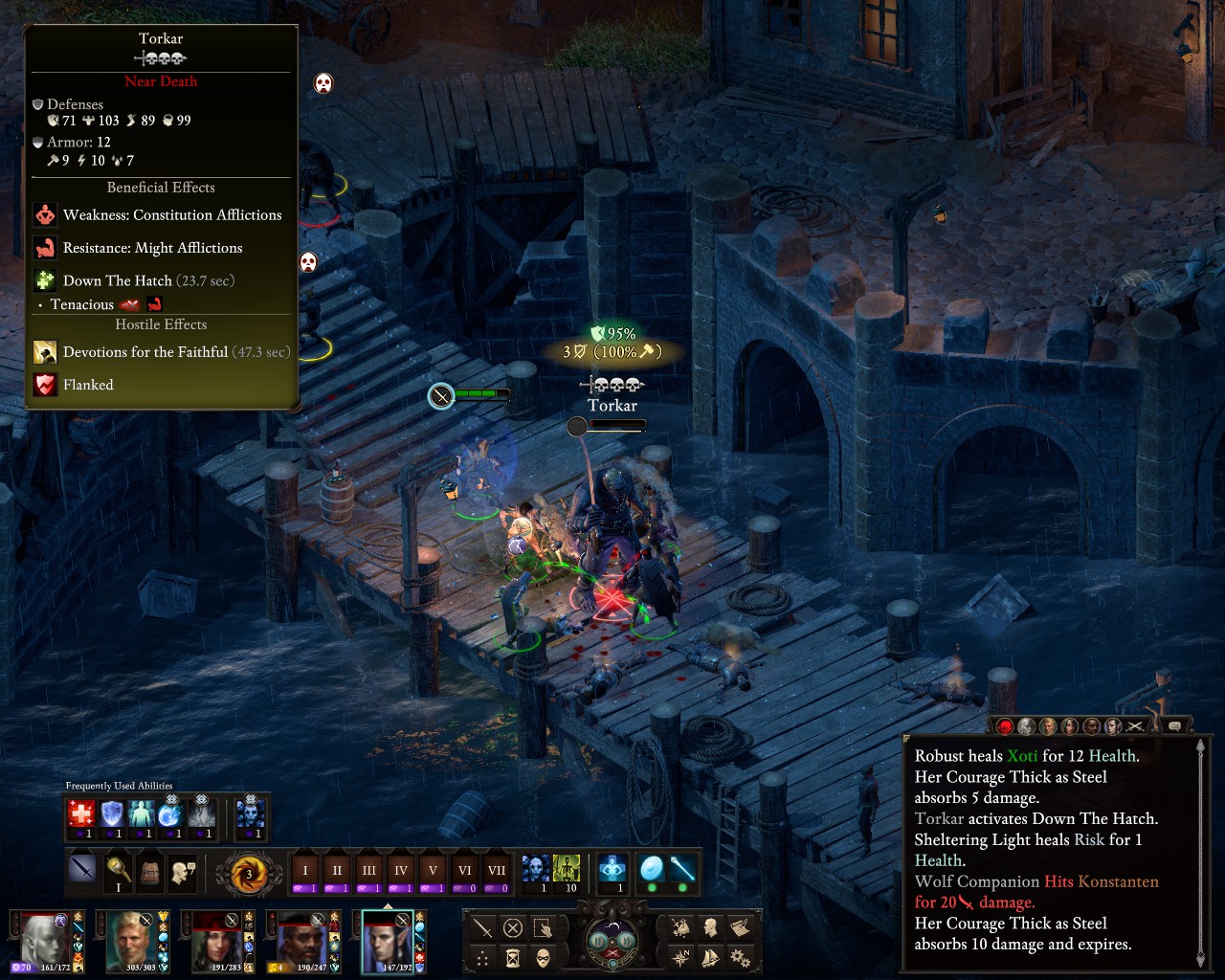Select the bearded man with red headband portrait
Image resolution: width=1225 pixels, height=980 pixels.
(301, 941)
